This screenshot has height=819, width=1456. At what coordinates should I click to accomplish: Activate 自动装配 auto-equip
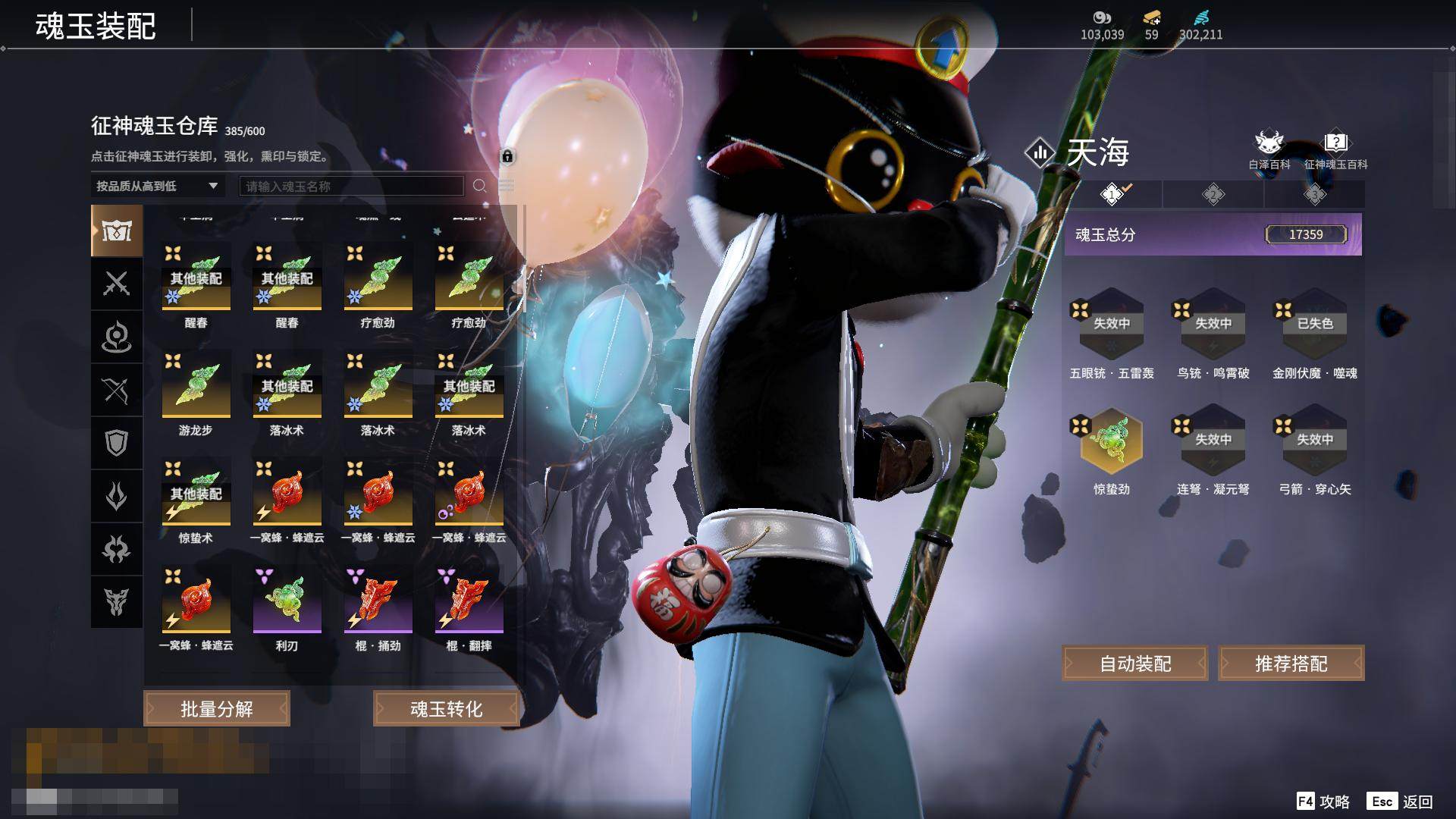click(x=1135, y=664)
